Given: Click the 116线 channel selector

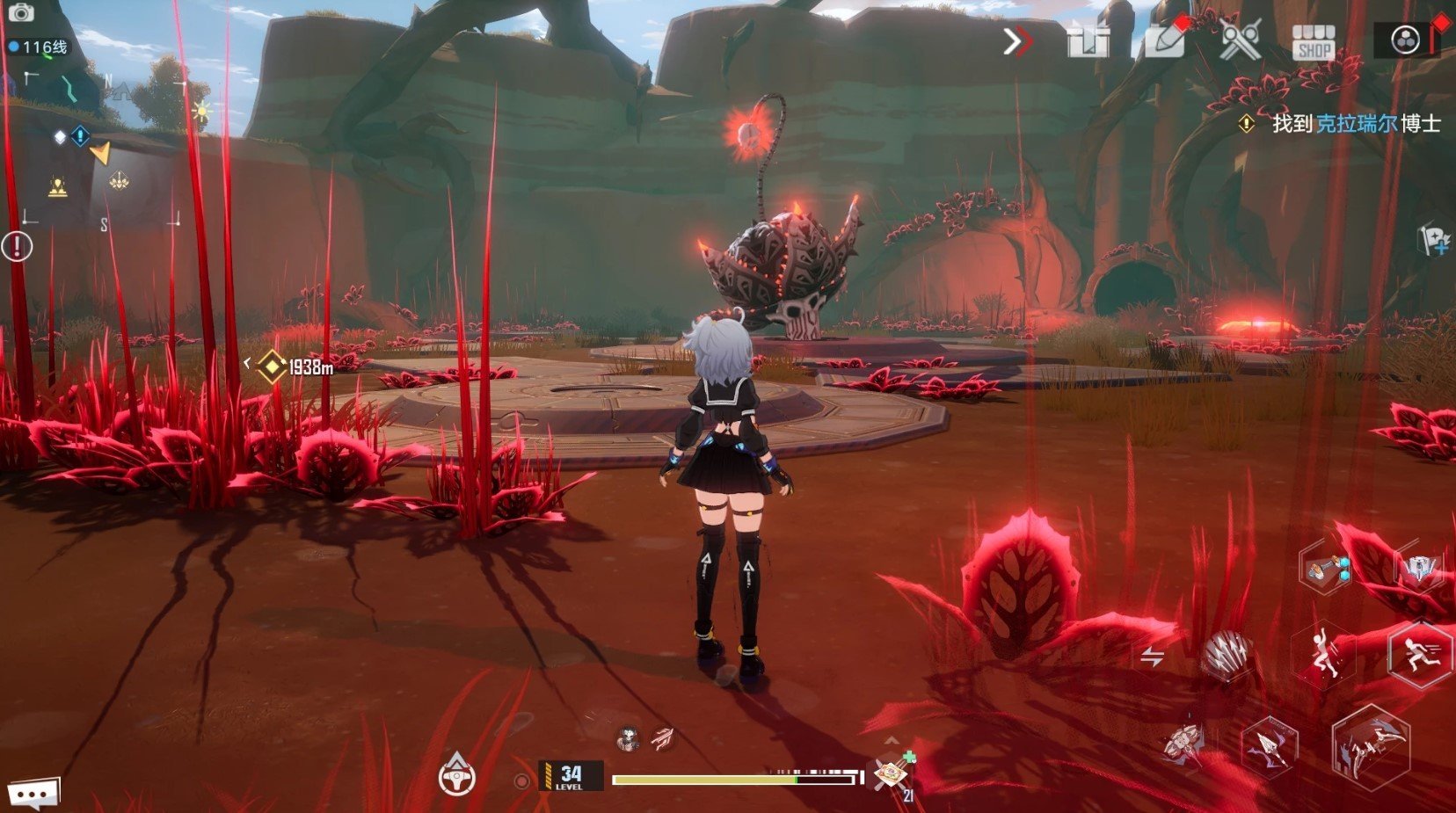Looking at the screenshot, I should pos(39,47).
